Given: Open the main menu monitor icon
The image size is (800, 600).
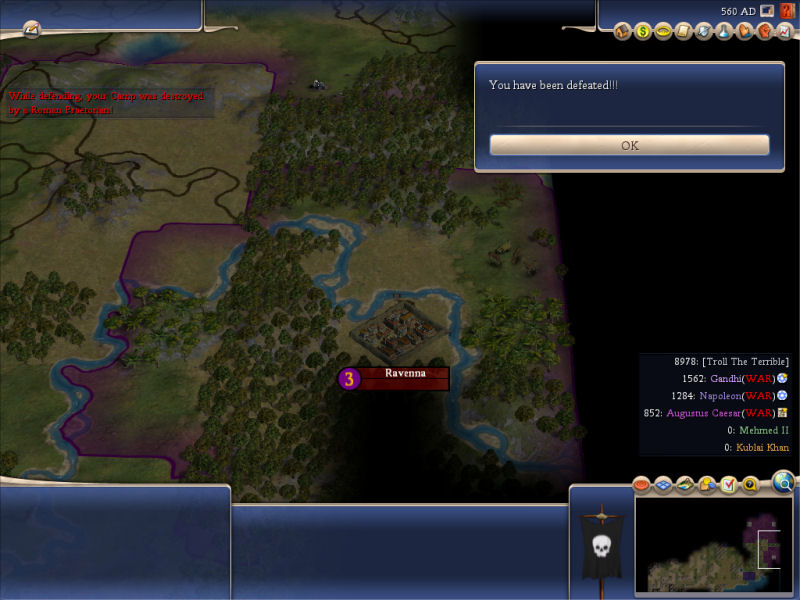Looking at the screenshot, I should 767,11.
